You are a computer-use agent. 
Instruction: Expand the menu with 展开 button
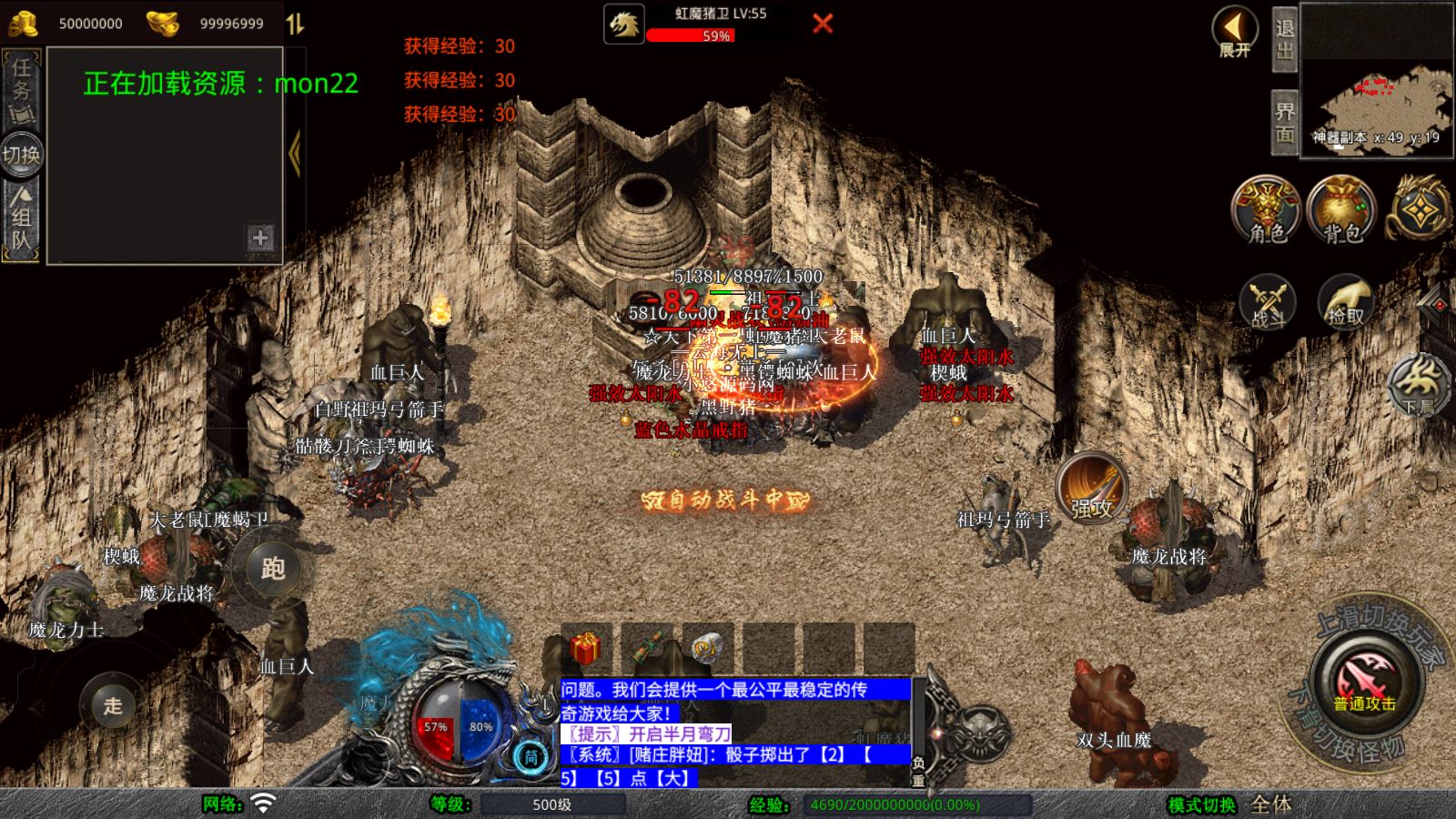coord(1234,32)
